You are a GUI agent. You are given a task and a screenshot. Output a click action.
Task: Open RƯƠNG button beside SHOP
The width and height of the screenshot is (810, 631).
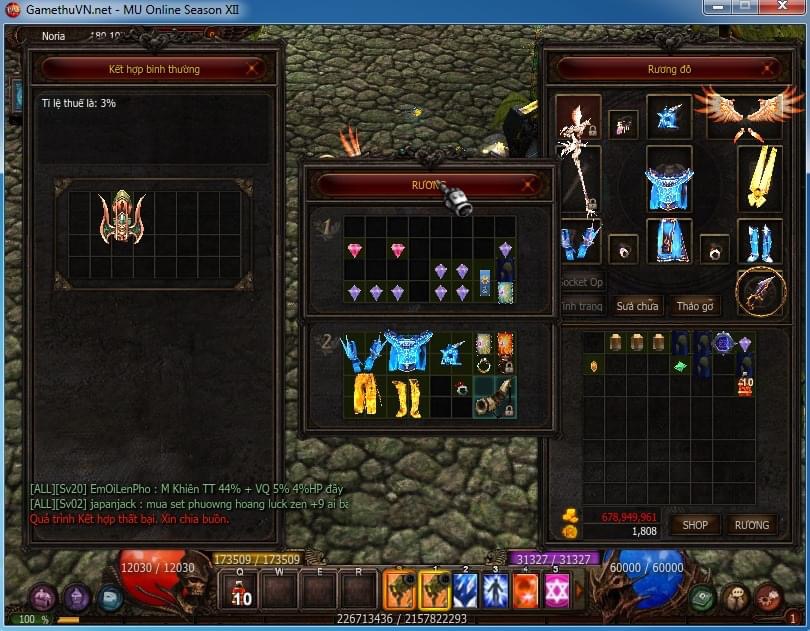[752, 524]
